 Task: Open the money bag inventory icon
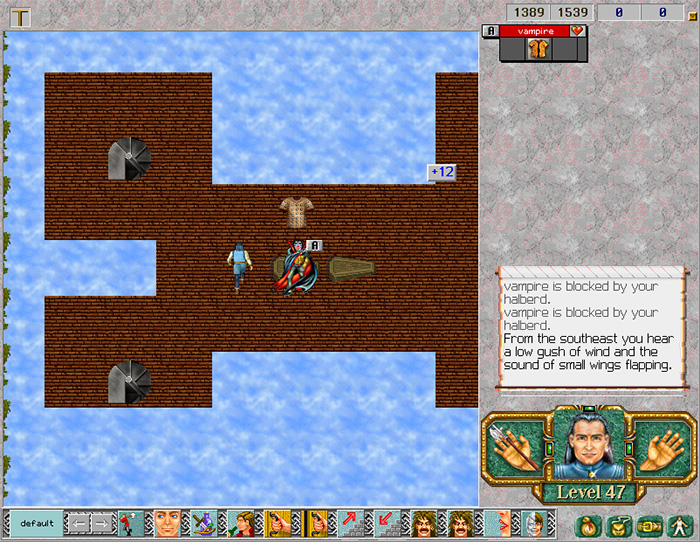587,523
